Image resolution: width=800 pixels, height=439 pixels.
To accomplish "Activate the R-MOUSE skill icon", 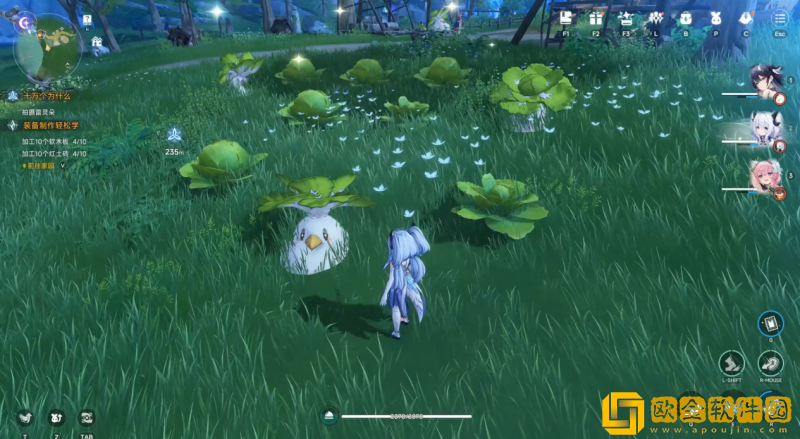I will [x=770, y=363].
